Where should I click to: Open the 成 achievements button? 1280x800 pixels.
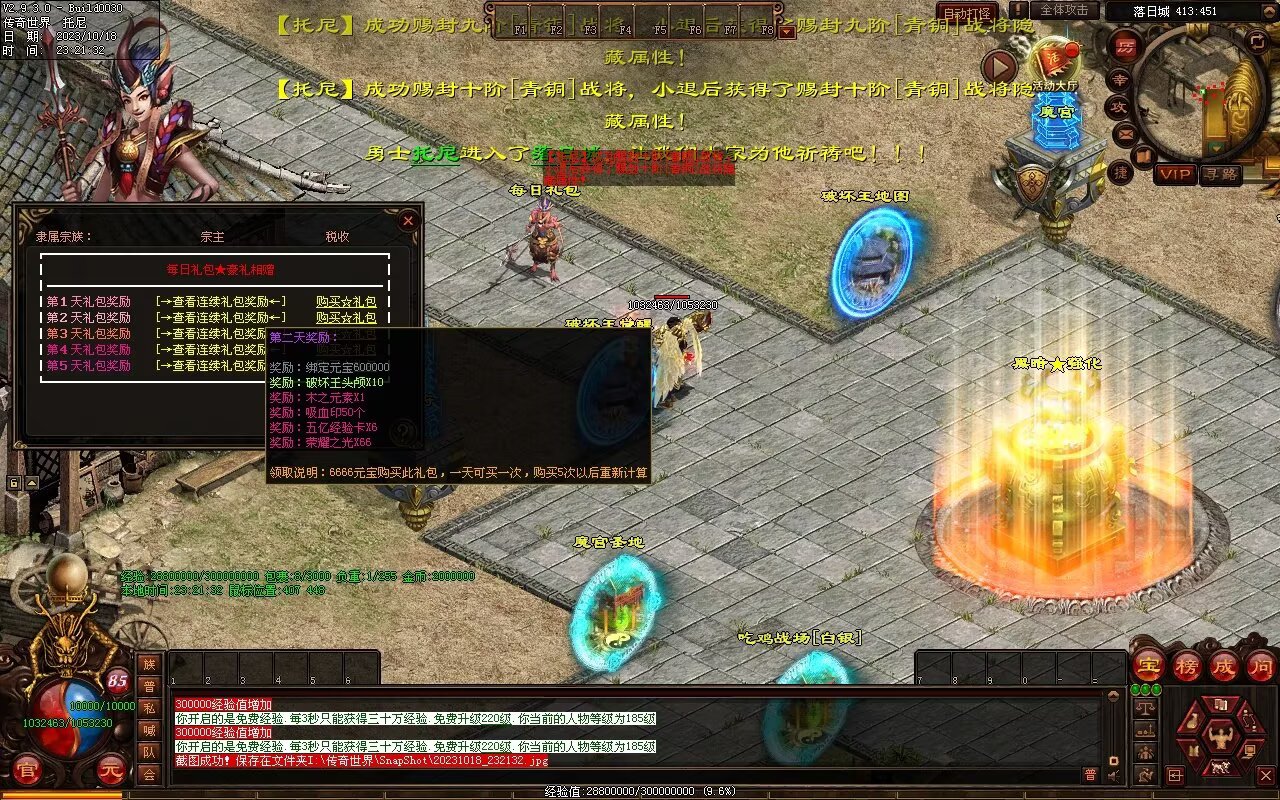(x=1224, y=665)
